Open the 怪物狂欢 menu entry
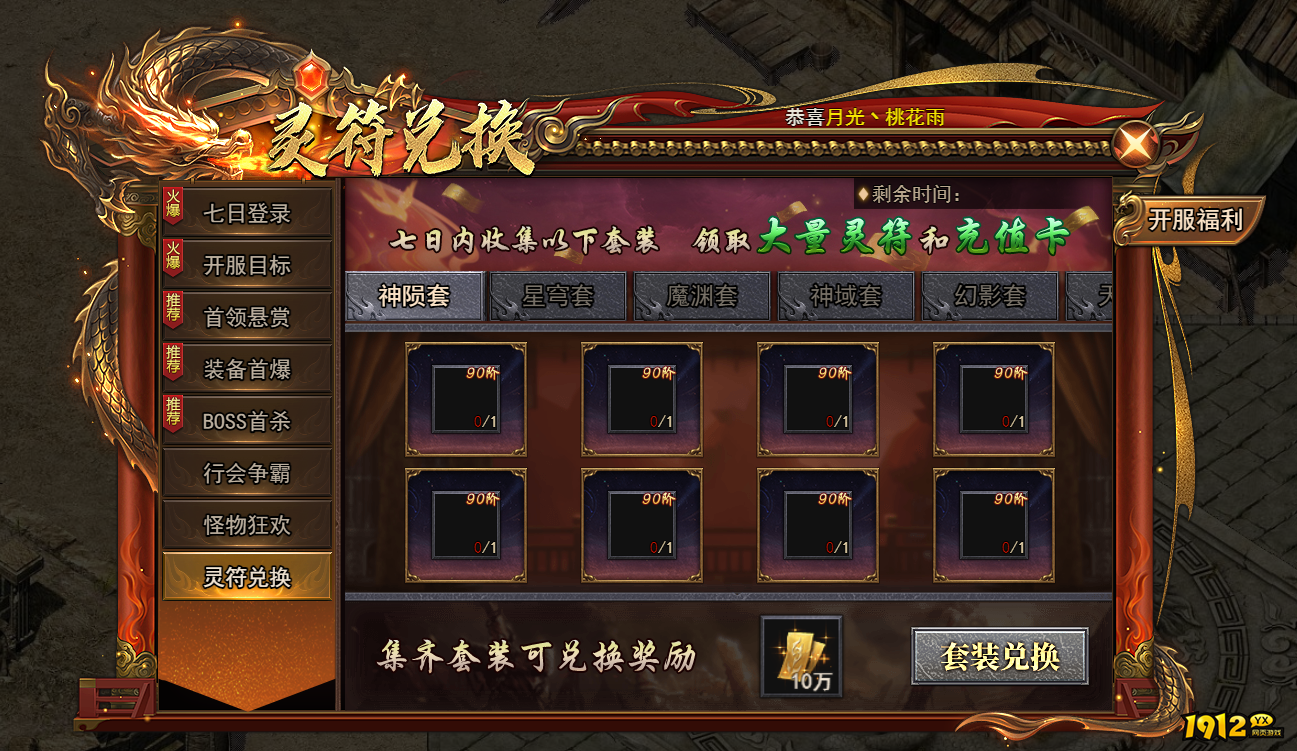 245,525
